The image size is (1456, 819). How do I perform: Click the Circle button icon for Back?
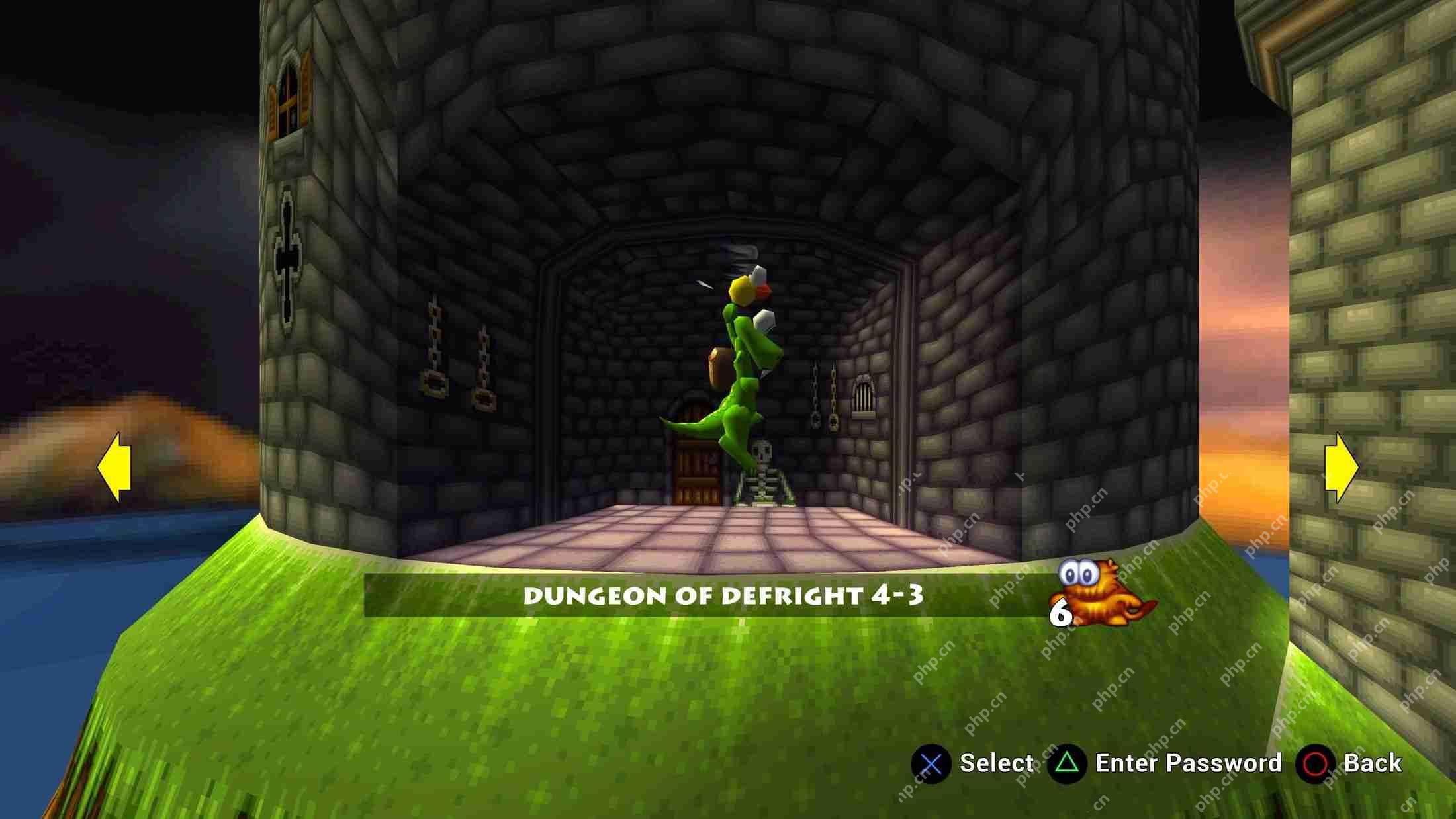[1316, 762]
